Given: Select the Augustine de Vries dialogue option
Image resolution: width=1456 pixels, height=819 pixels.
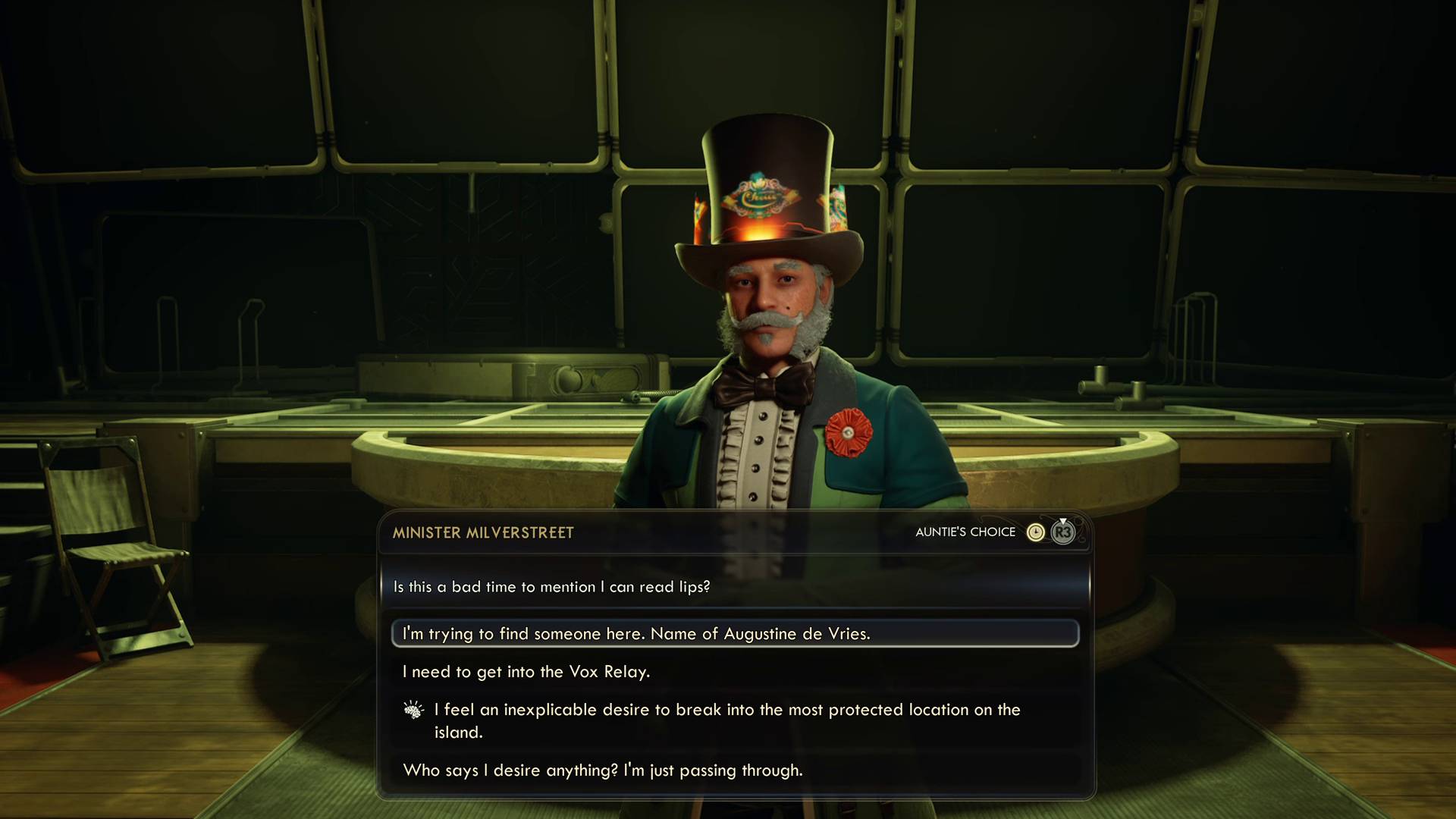Looking at the screenshot, I should pyautogui.click(x=637, y=633).
